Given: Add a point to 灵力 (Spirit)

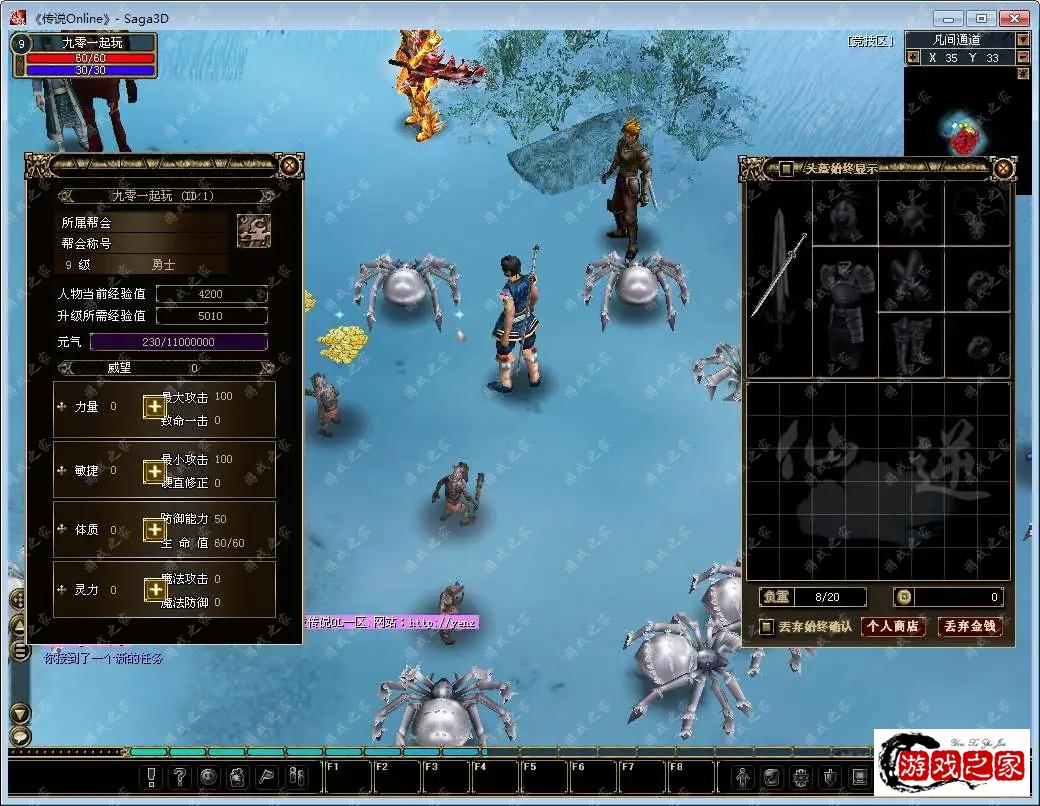Looking at the screenshot, I should point(154,590).
